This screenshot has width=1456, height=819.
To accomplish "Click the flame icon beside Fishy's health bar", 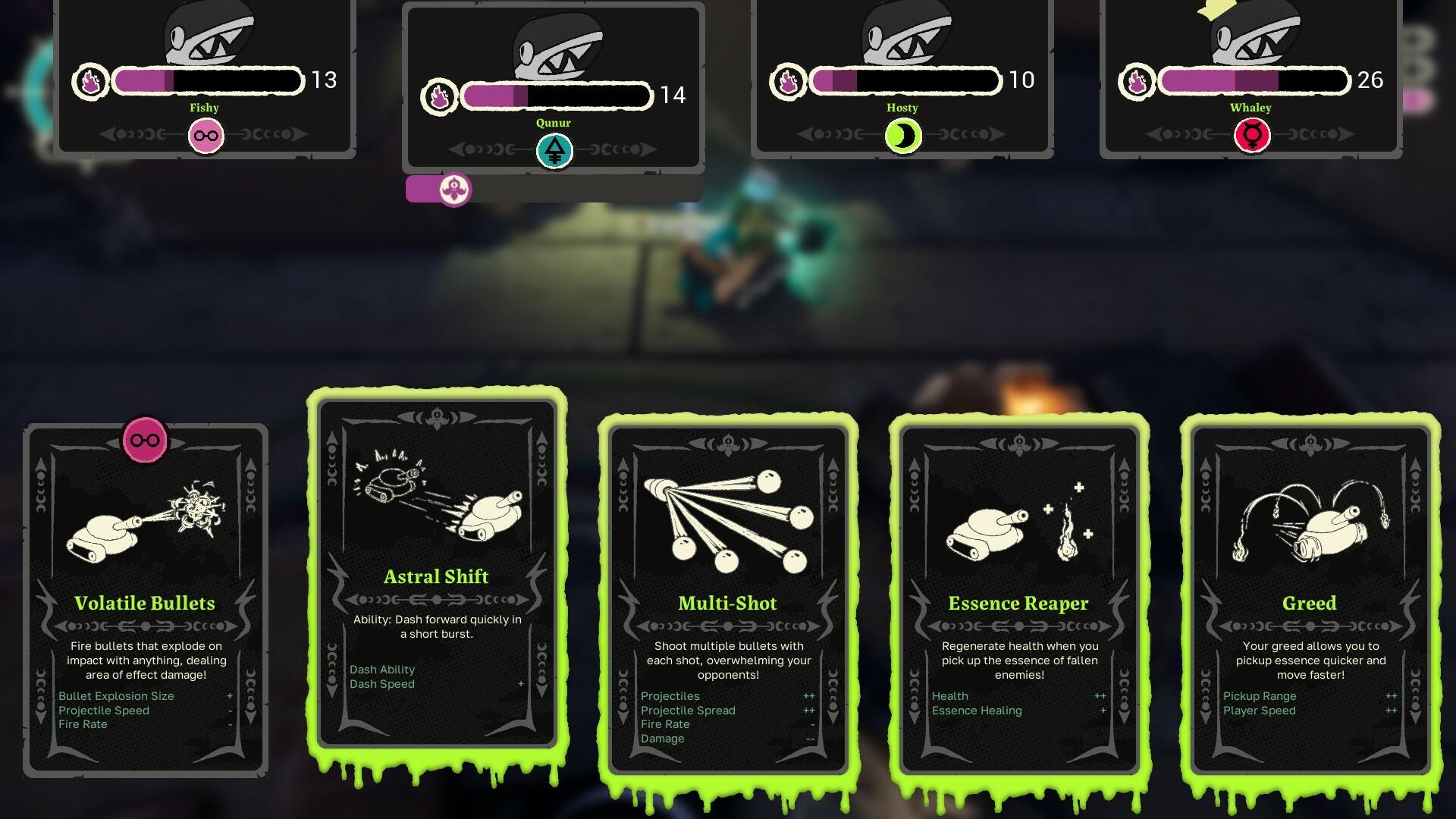I will tap(91, 81).
